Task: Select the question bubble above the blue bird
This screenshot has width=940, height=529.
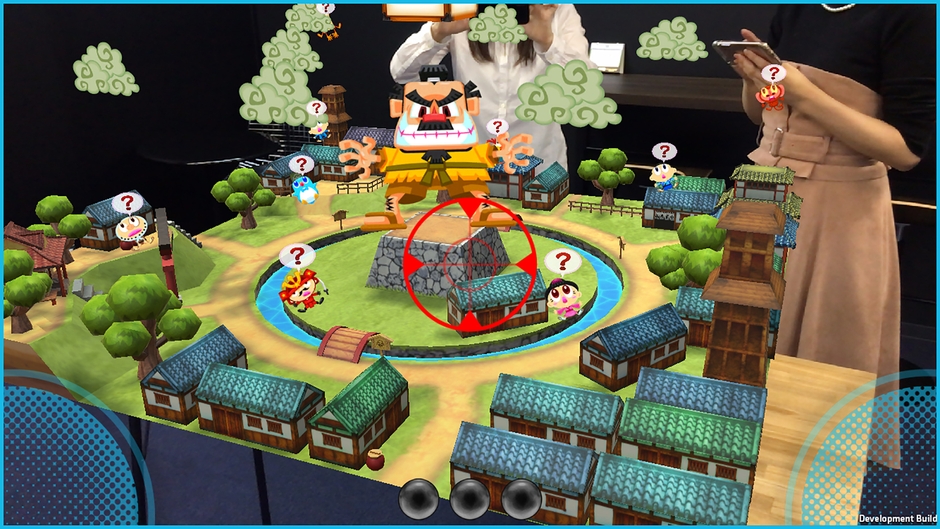Action: [x=301, y=164]
